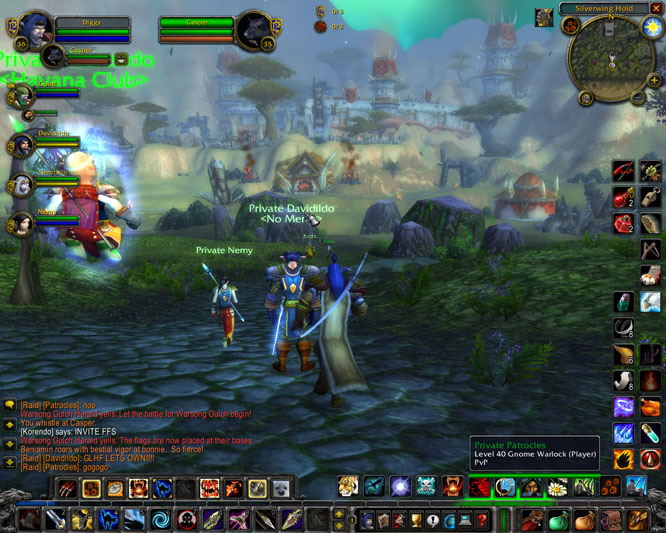Select the Diggz player portrait
This screenshot has width=666, height=533.
point(38,28)
